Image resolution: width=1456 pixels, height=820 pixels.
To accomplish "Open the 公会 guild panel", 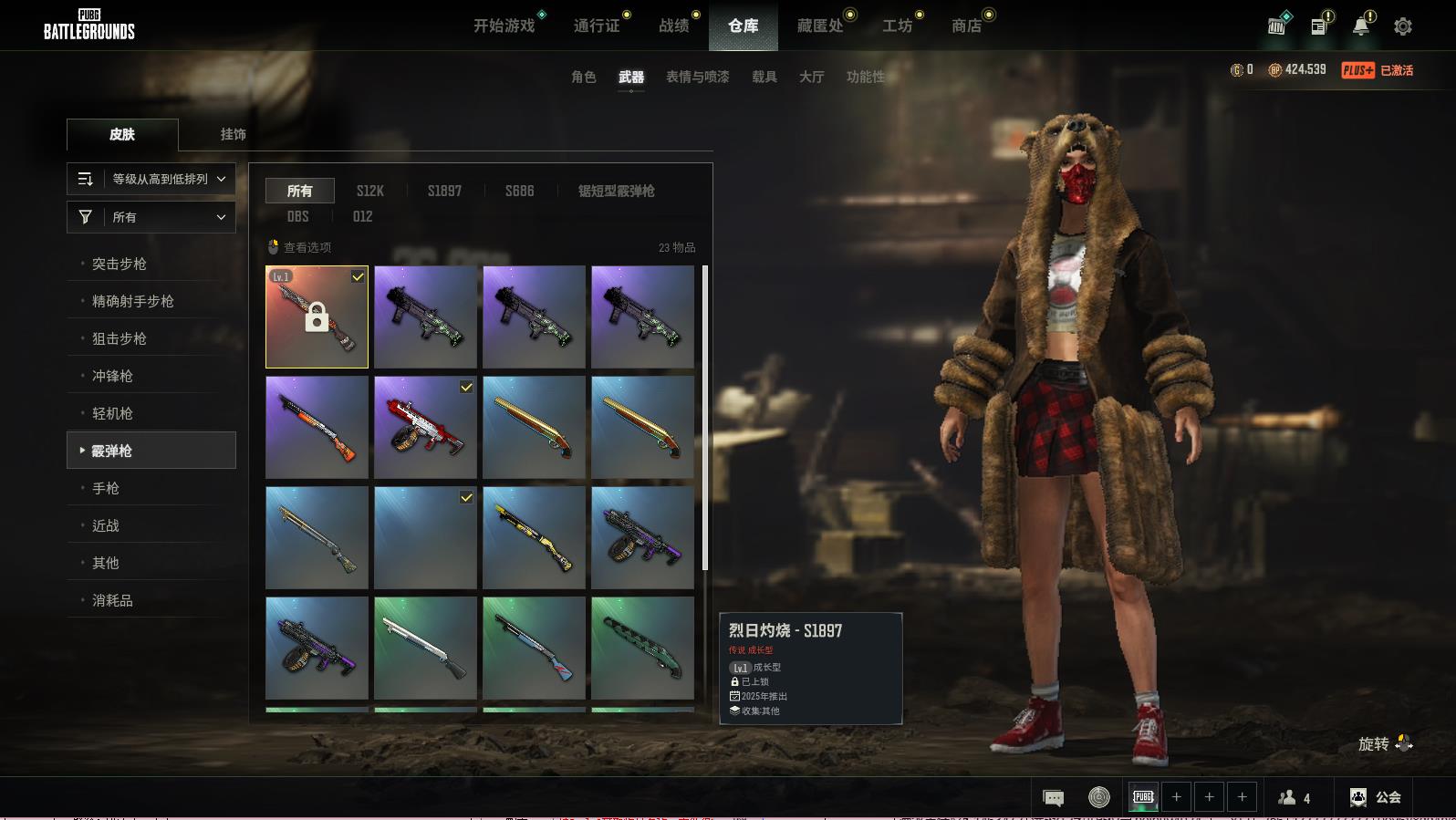I will 1376,797.
